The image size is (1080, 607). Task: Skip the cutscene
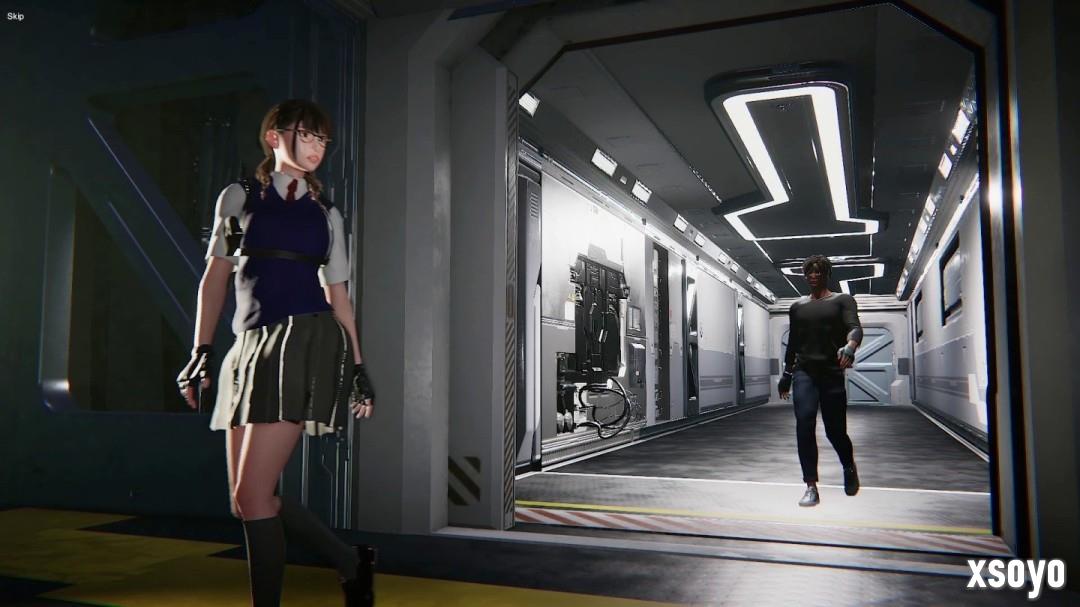[15, 16]
